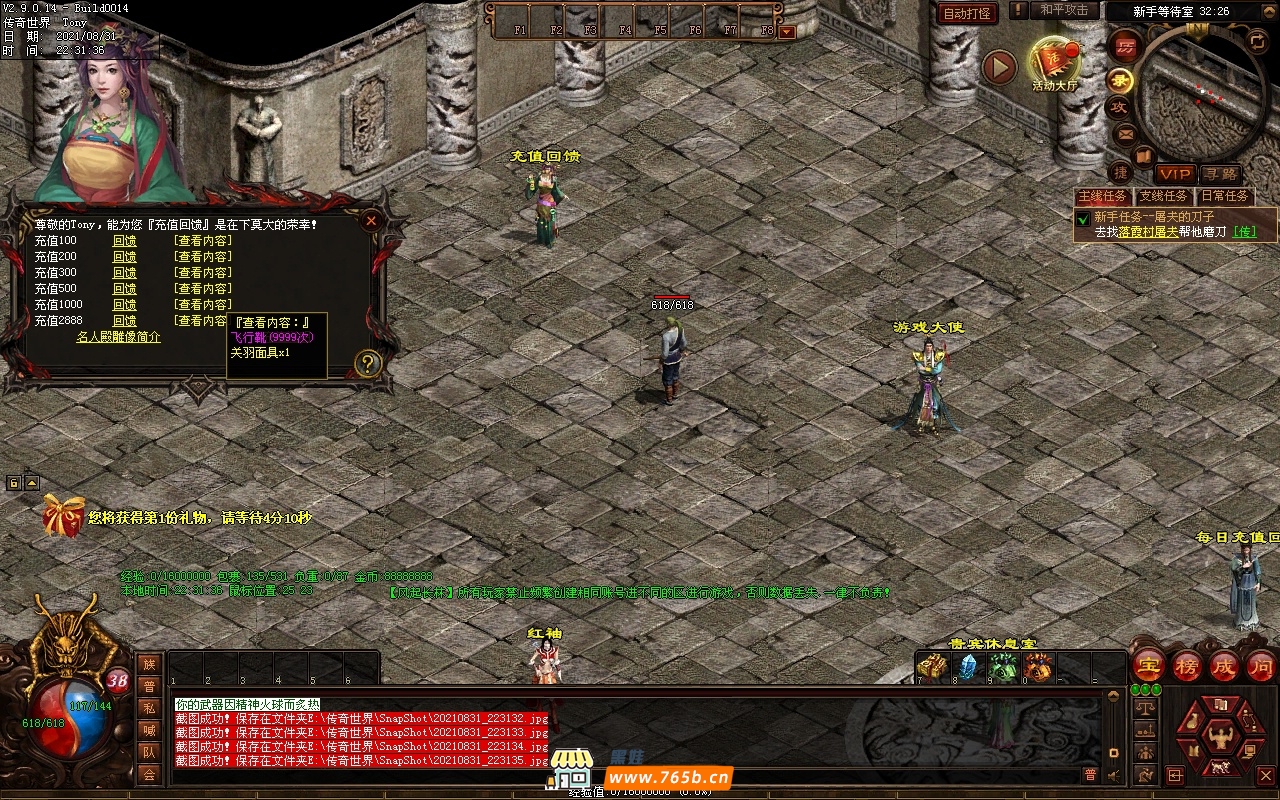The height and width of the screenshot is (800, 1280).
Task: Open the VIP panel
Action: pos(1175,174)
